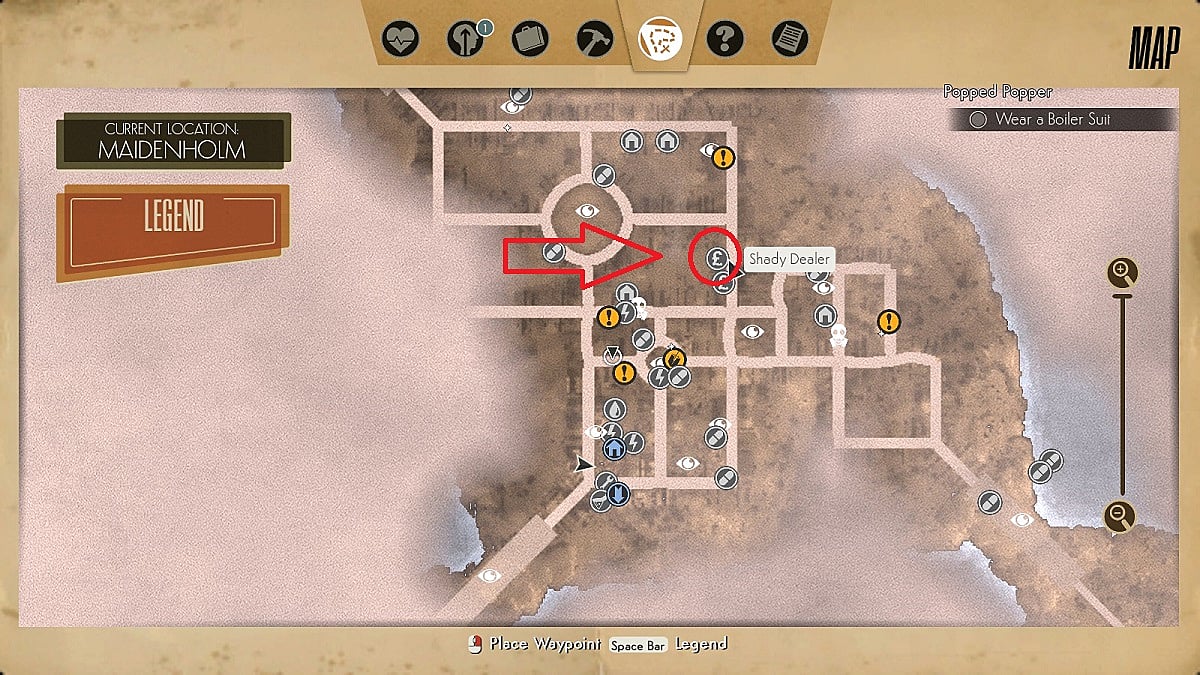Click the blue house map marker
The width and height of the screenshot is (1200, 675).
point(614,448)
